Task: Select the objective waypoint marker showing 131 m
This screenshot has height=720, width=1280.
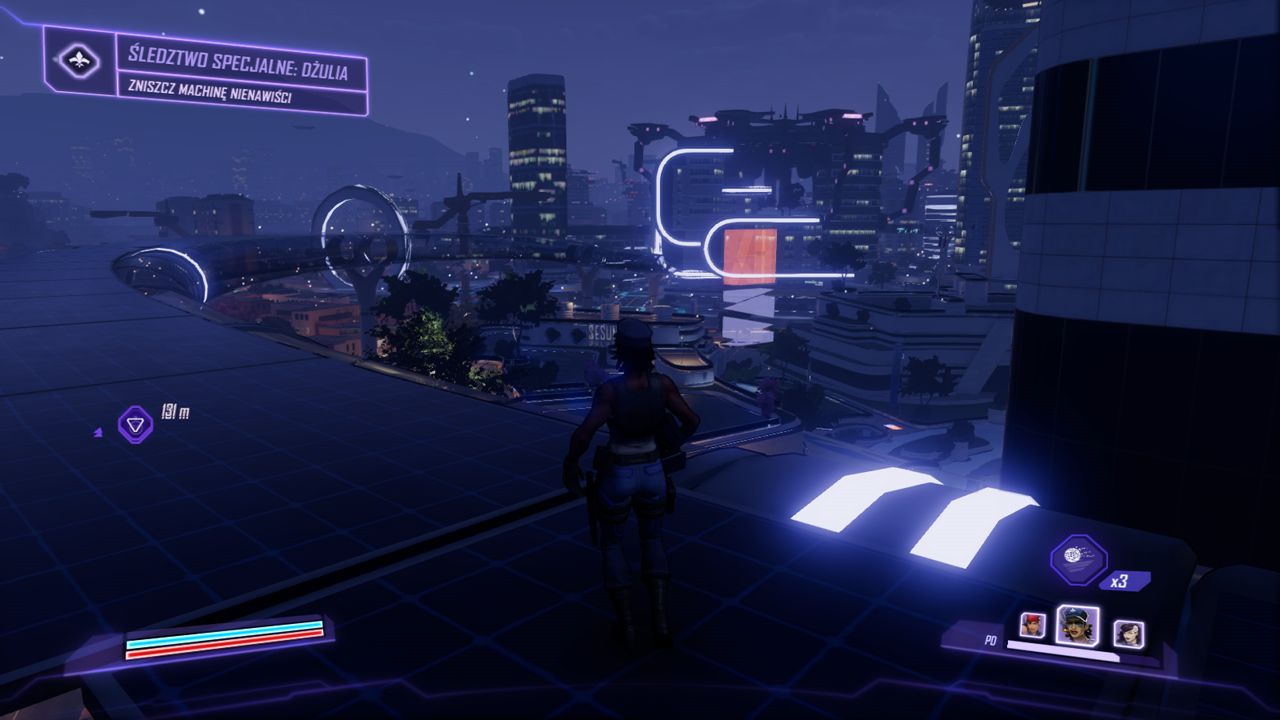Action: point(136,423)
